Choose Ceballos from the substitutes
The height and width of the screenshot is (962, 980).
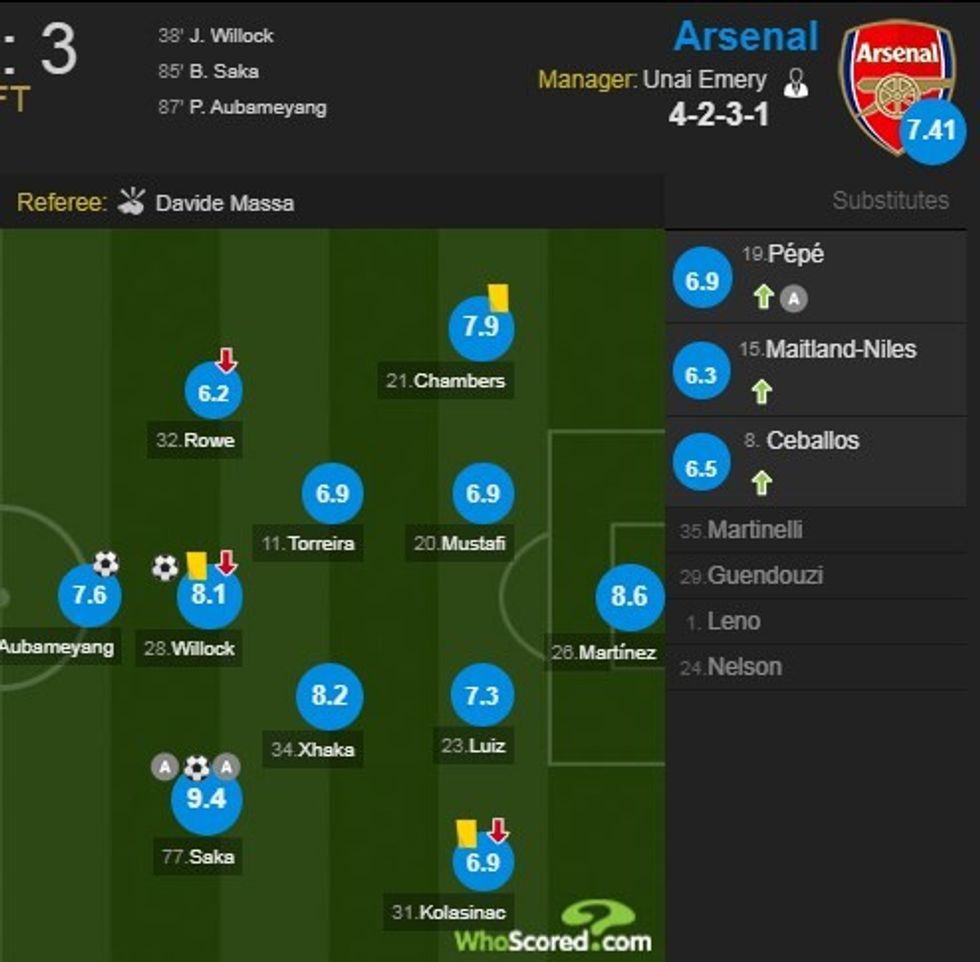click(x=812, y=441)
